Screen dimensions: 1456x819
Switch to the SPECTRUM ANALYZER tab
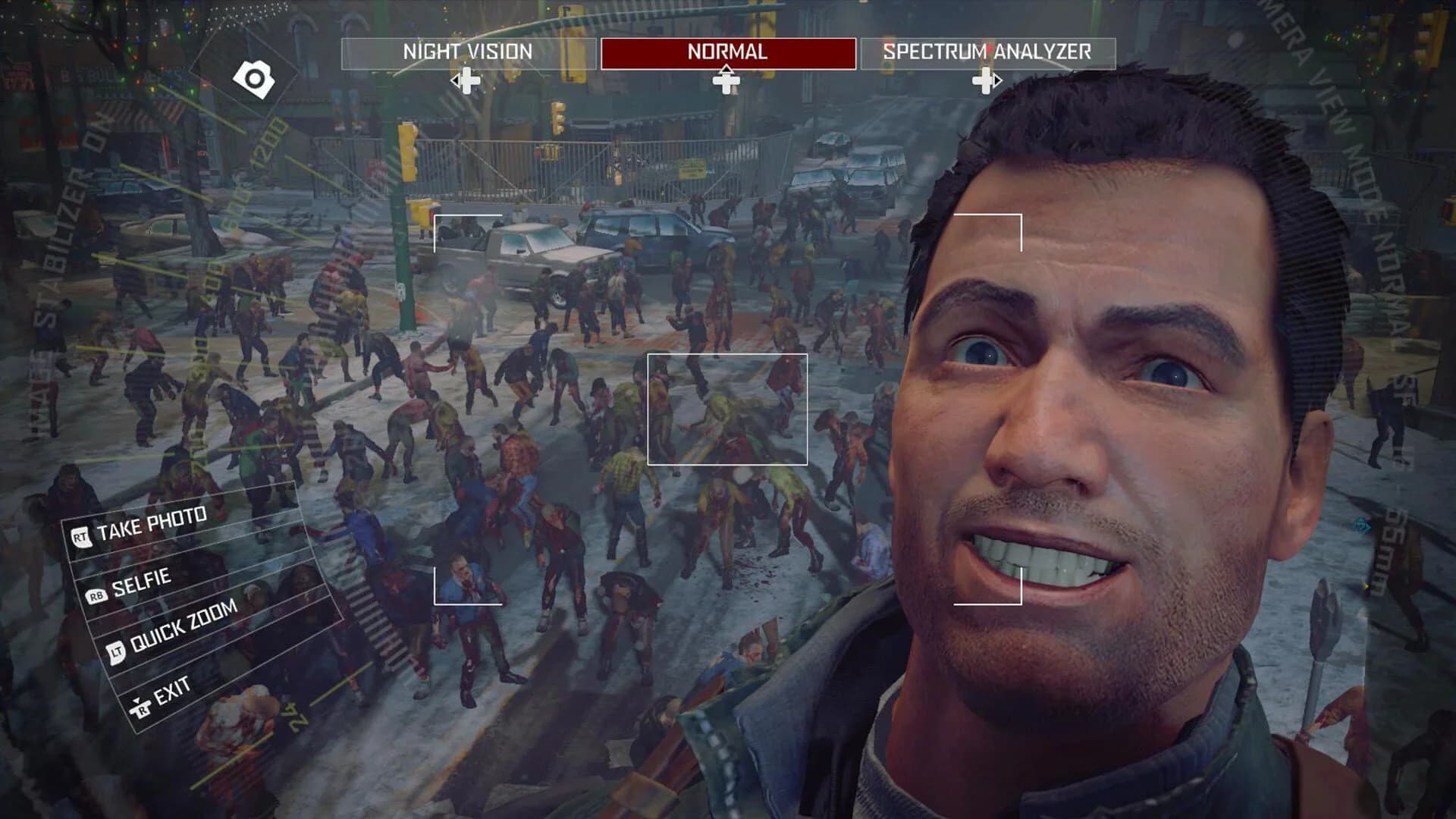pos(987,52)
